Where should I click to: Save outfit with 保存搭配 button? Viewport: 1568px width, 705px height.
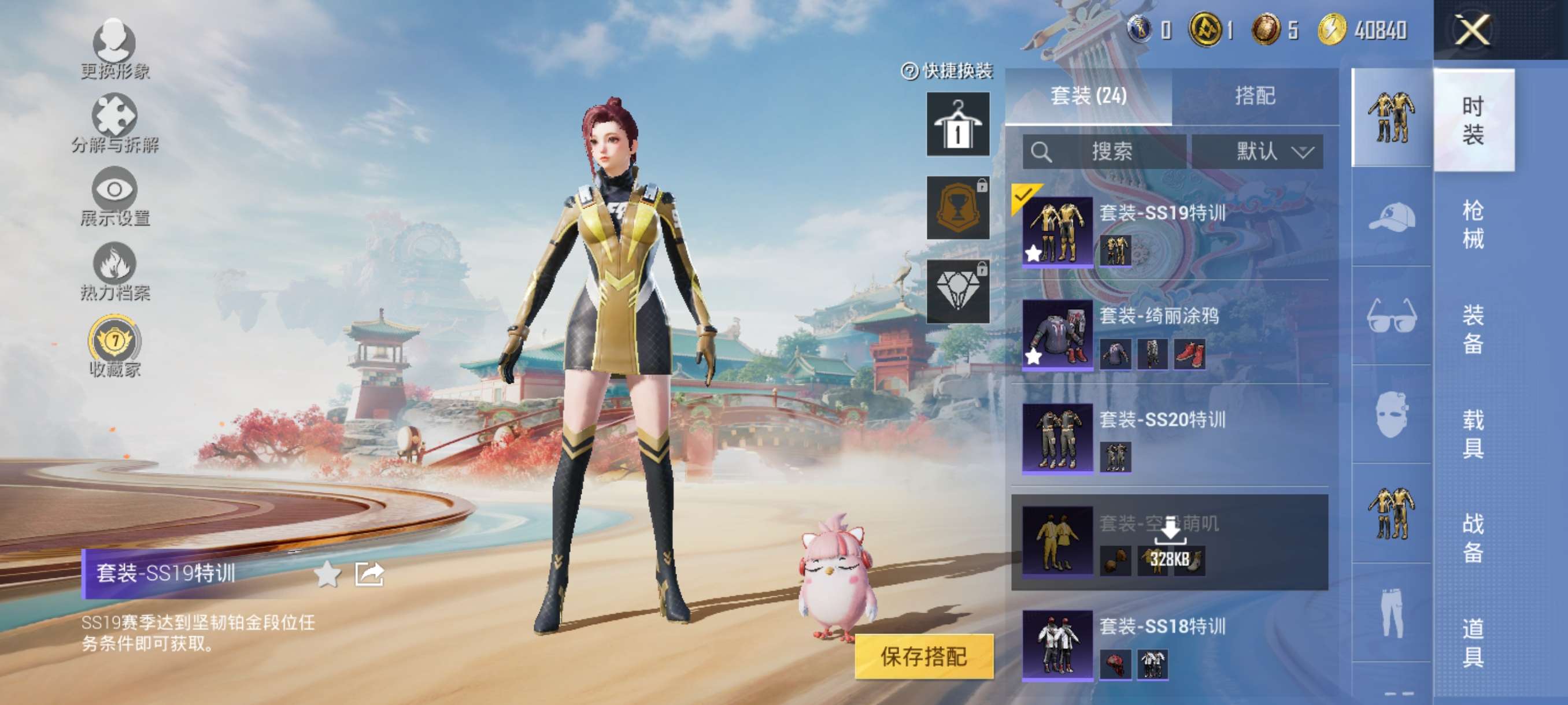coord(923,656)
